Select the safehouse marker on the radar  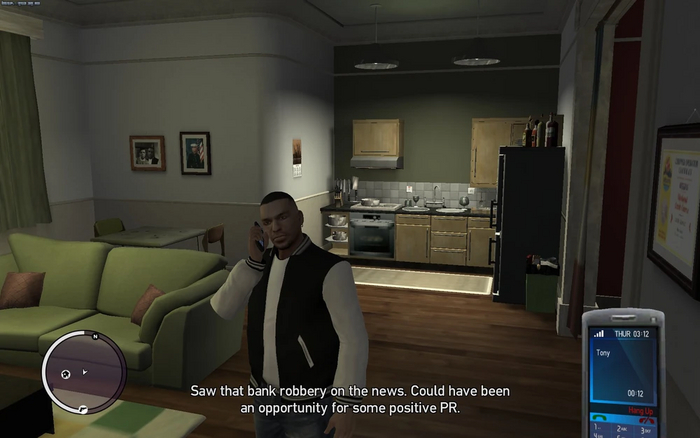tap(66, 373)
